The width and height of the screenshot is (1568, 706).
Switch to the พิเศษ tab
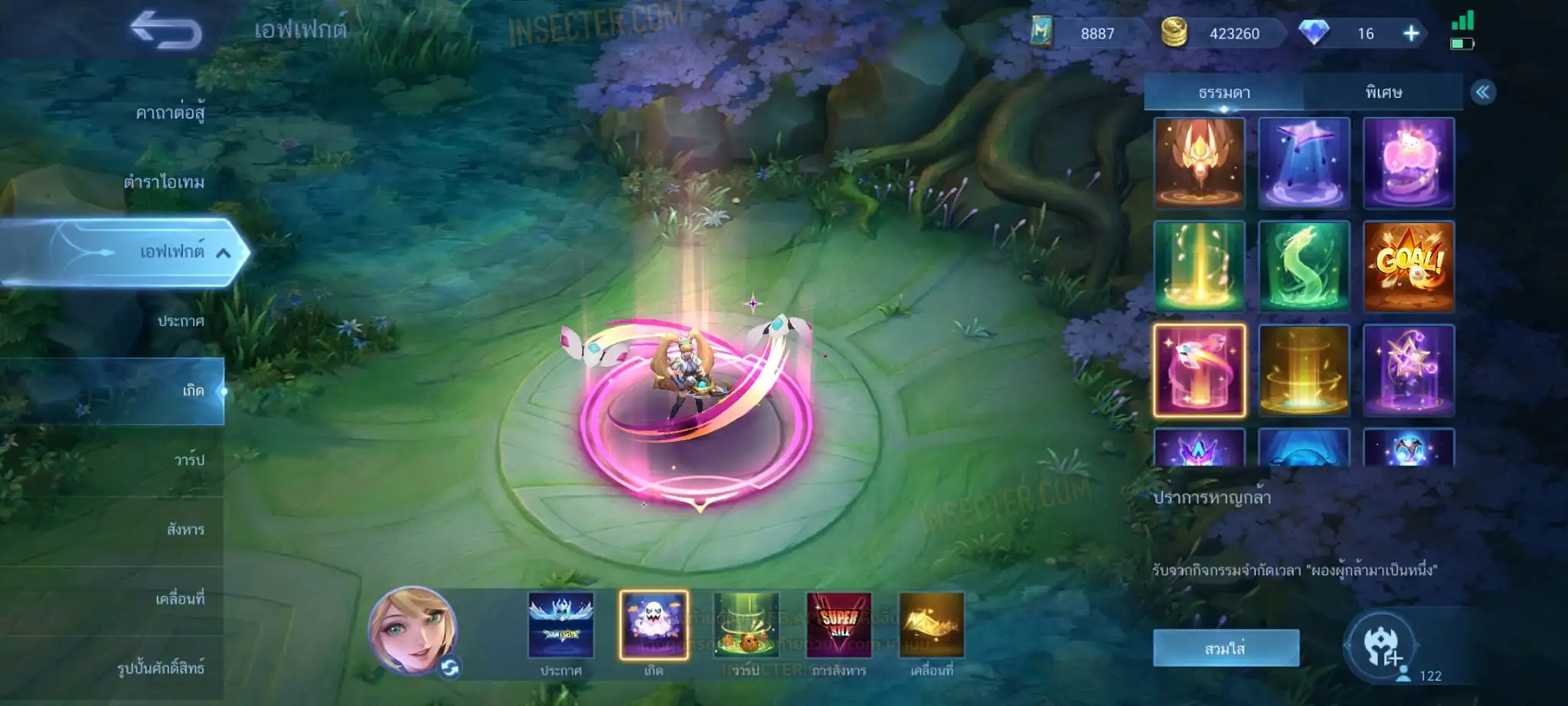[1383, 93]
